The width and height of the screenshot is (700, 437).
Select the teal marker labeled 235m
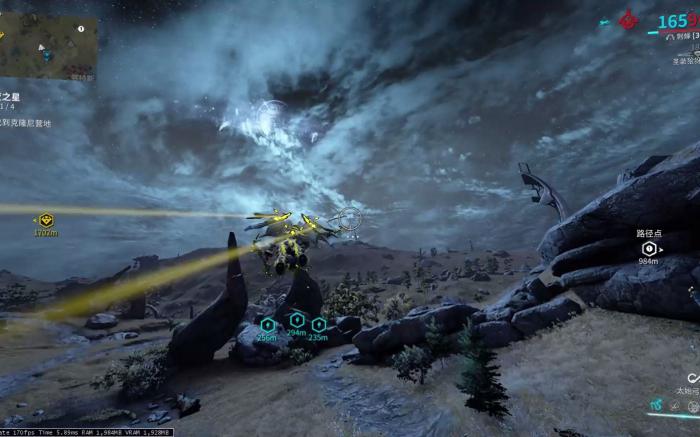[x=318, y=324]
